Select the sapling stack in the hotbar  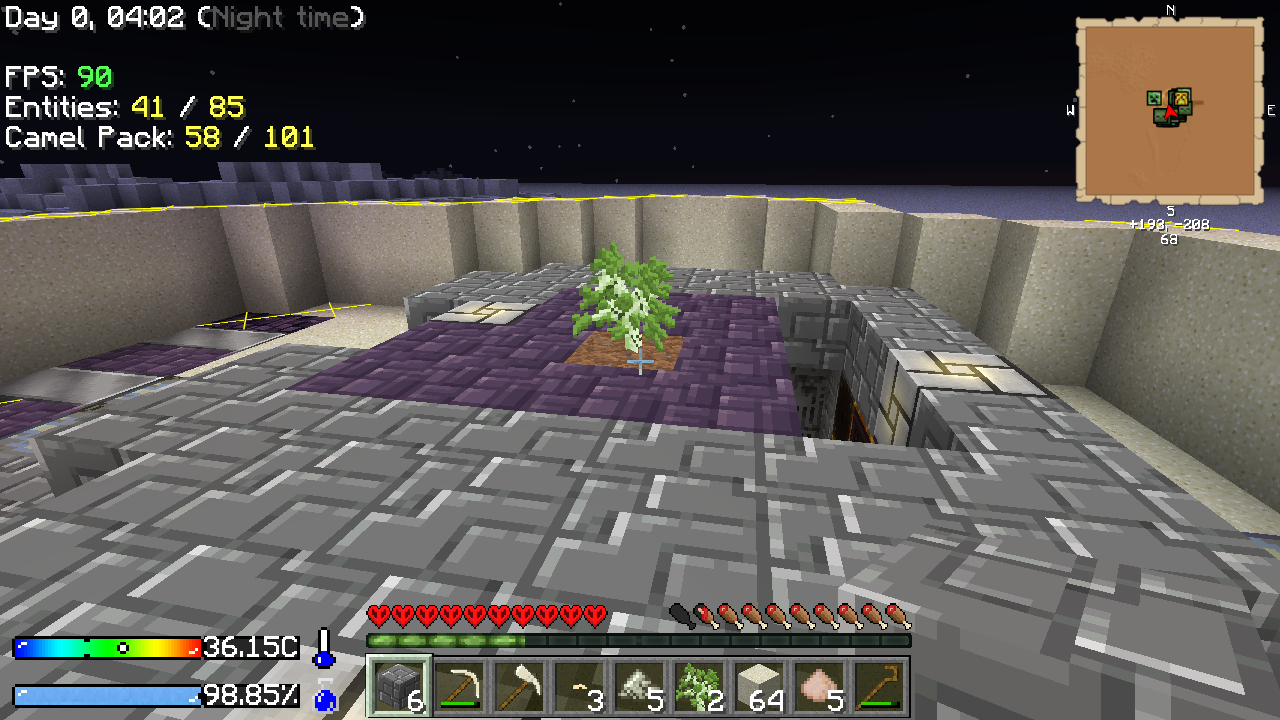tap(700, 686)
